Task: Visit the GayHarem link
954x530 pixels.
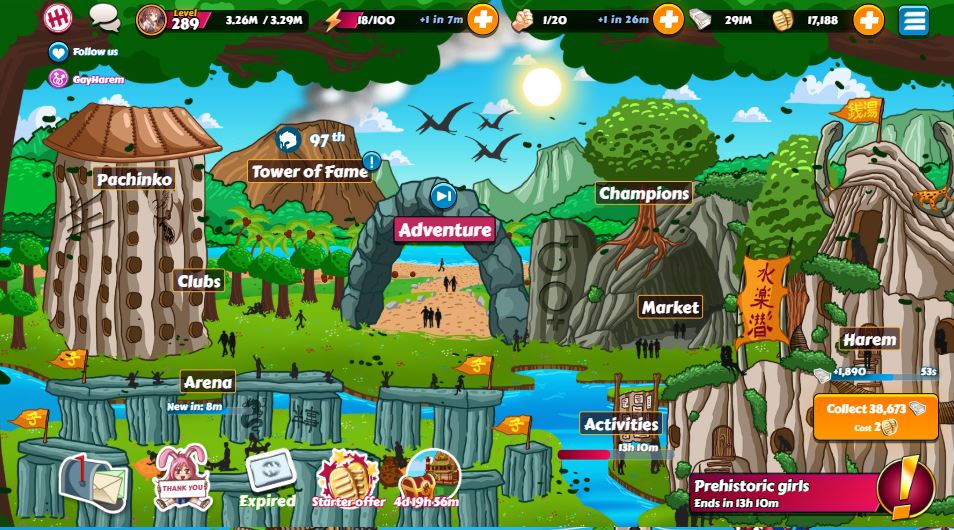Action: [59, 78]
